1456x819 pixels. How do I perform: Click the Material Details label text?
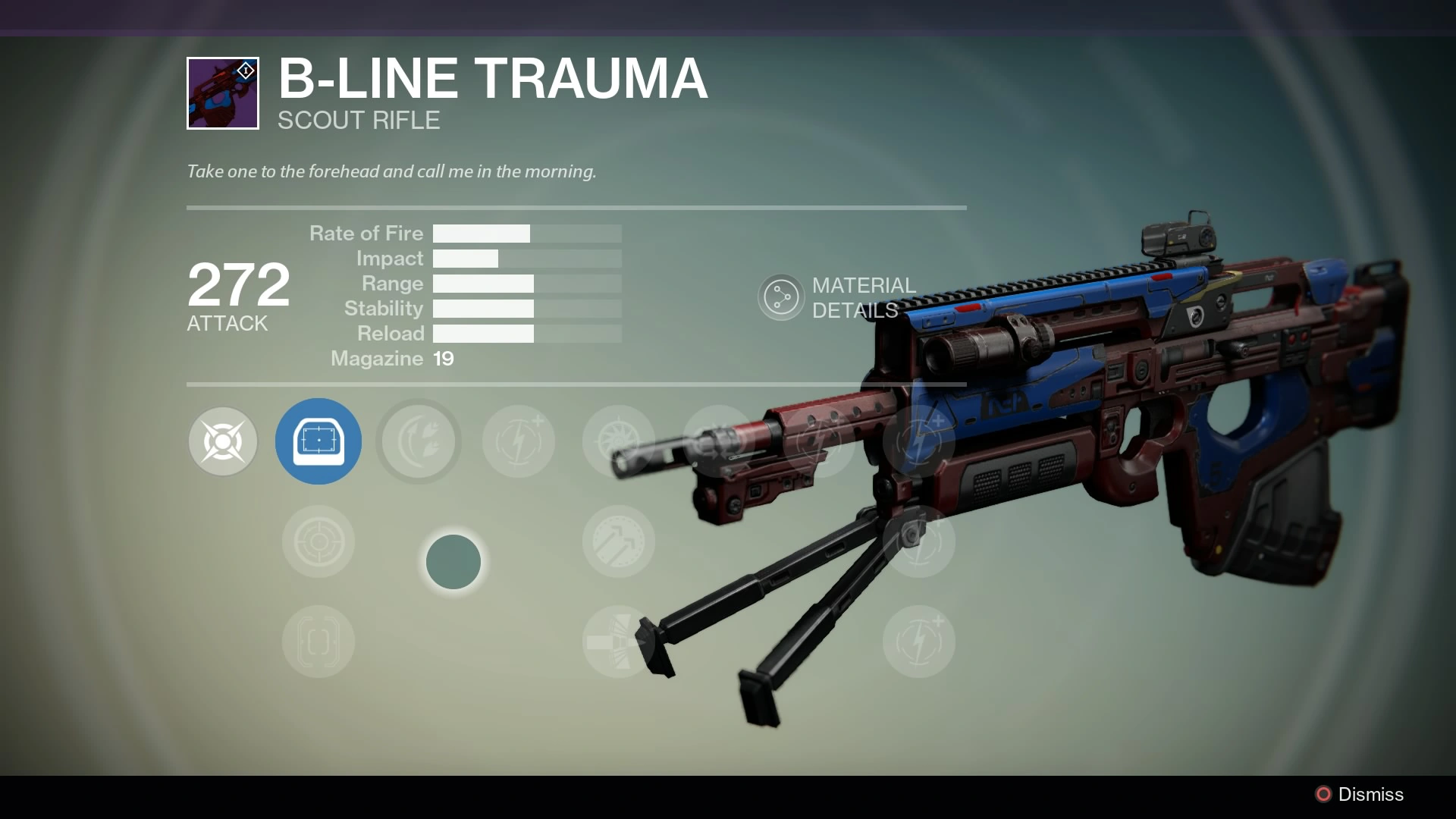coord(863,297)
